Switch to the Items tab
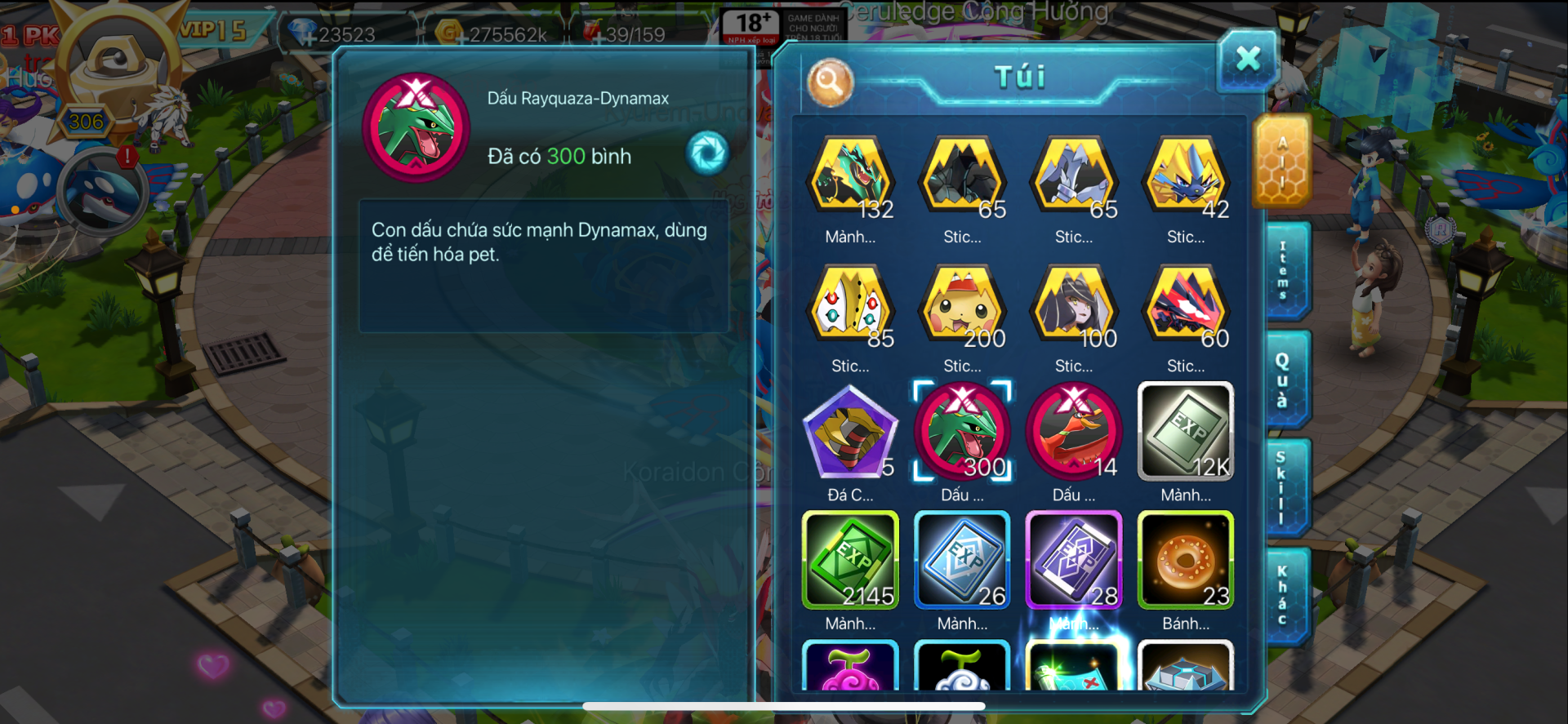Image resolution: width=1568 pixels, height=724 pixels. point(1285,270)
